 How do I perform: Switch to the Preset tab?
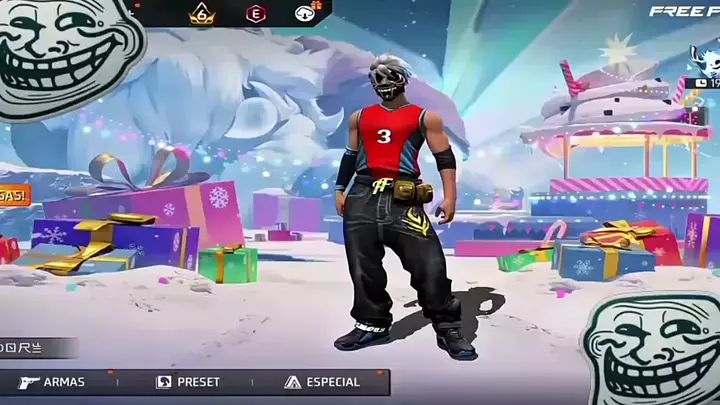188,382
